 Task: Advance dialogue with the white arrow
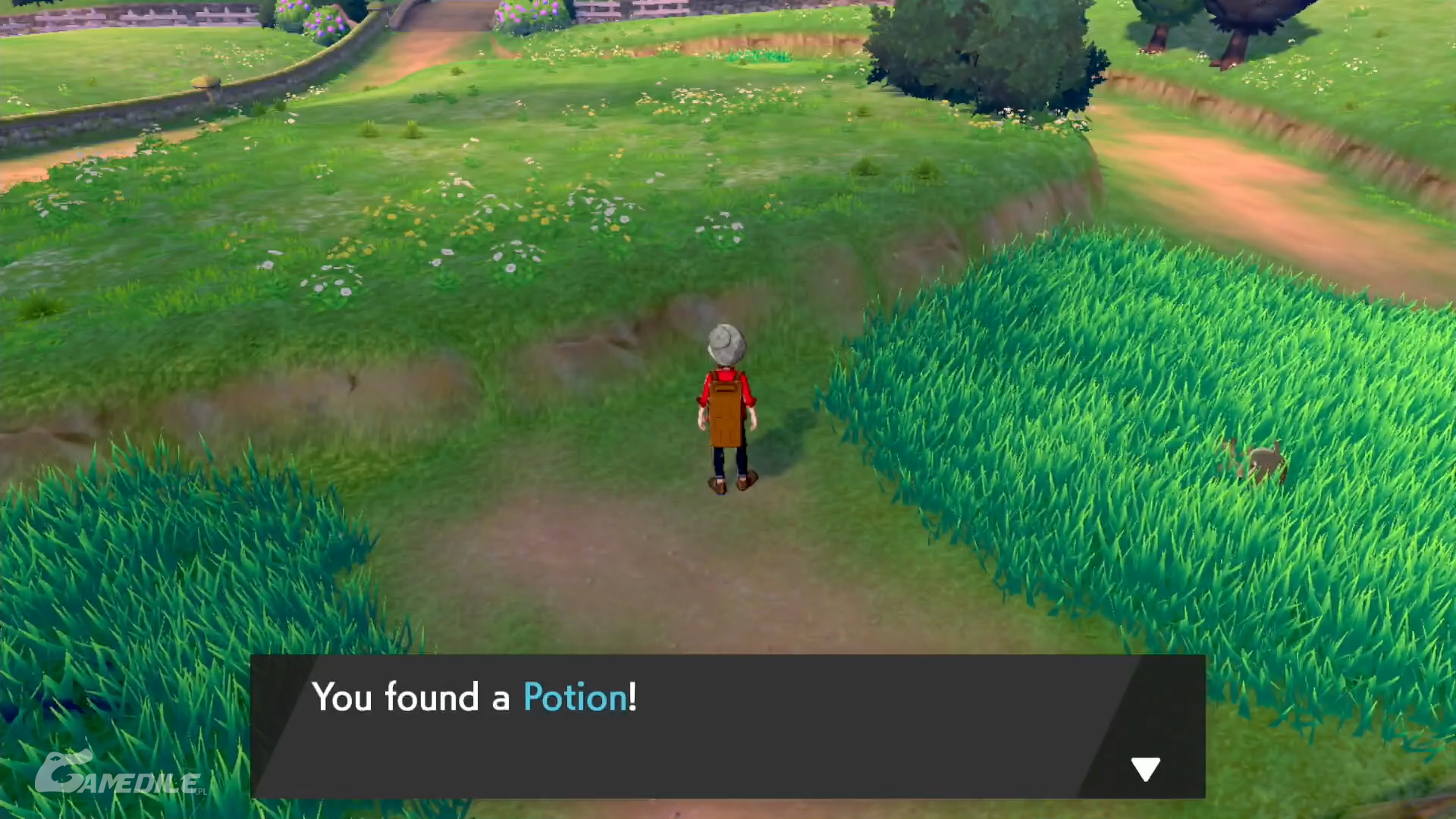tap(1145, 768)
